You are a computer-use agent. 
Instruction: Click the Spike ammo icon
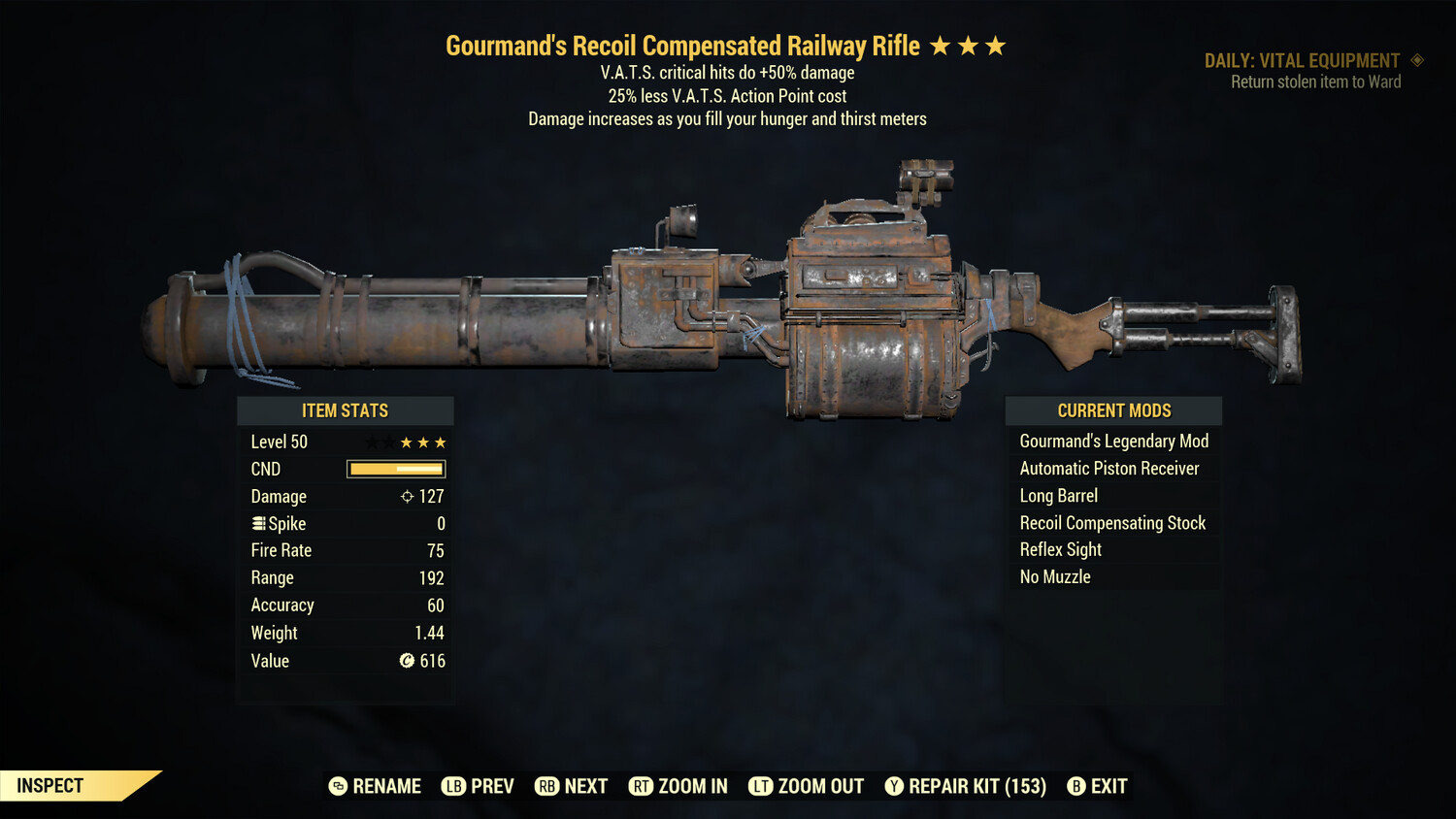pyautogui.click(x=257, y=523)
